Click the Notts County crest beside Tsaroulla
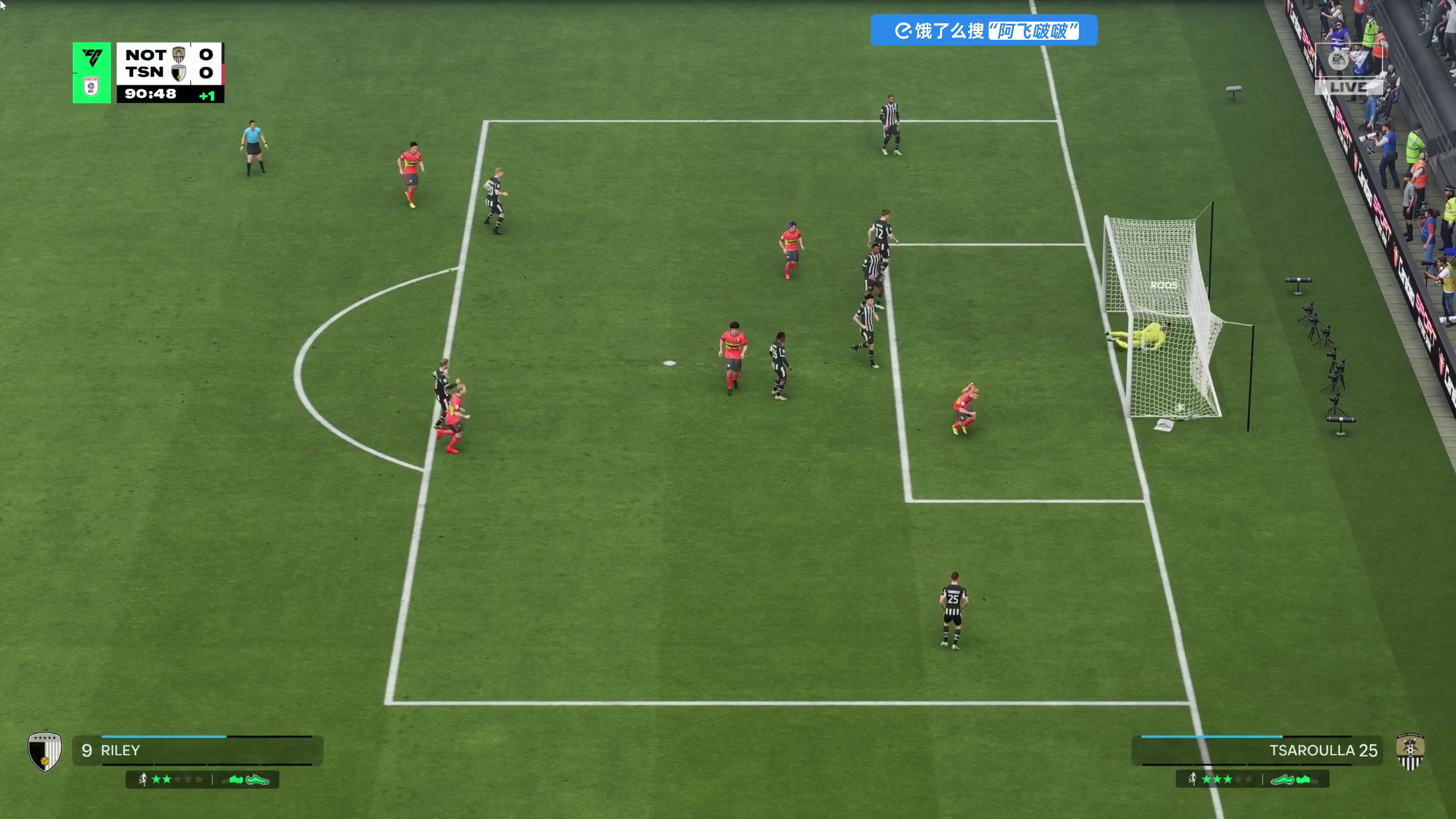Viewport: 1456px width, 819px height. pos(1410,751)
